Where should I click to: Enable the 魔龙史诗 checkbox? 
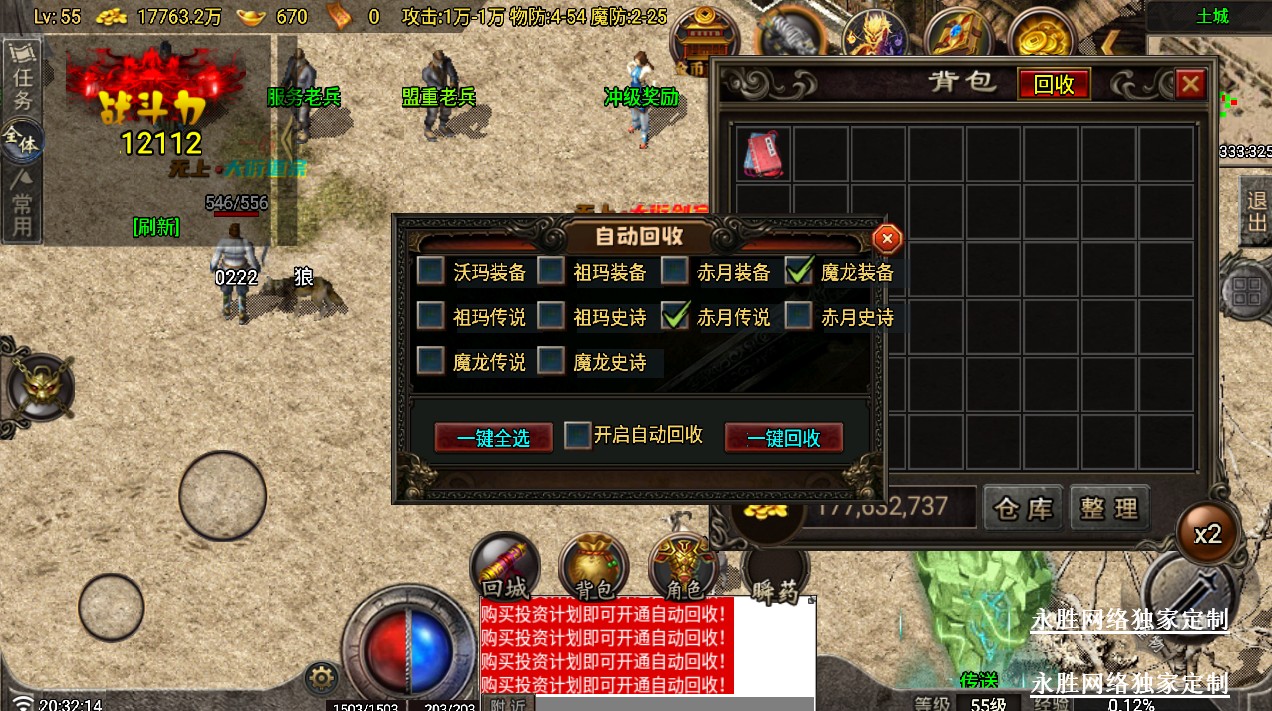[x=551, y=361]
